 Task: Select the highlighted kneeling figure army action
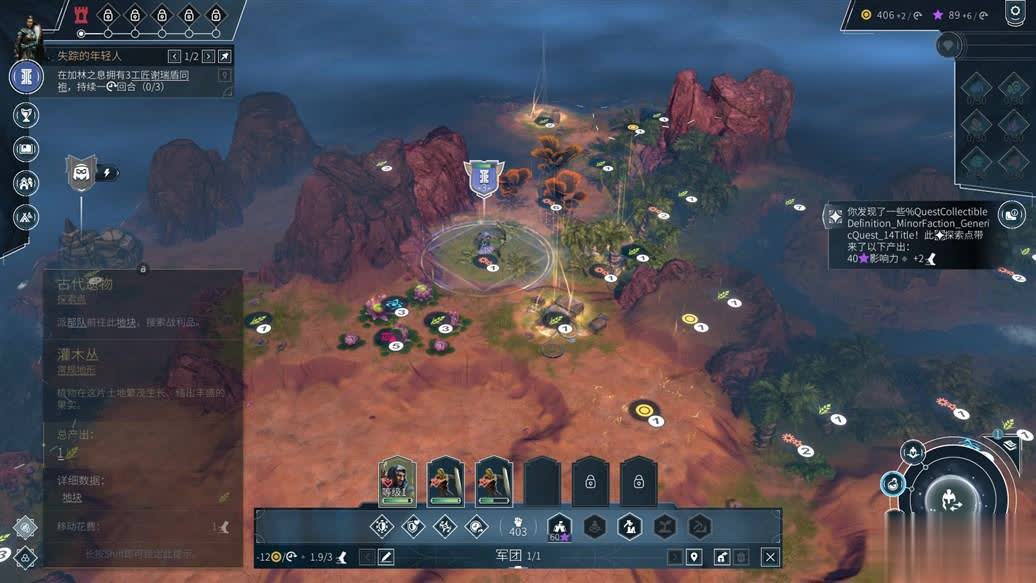629,526
